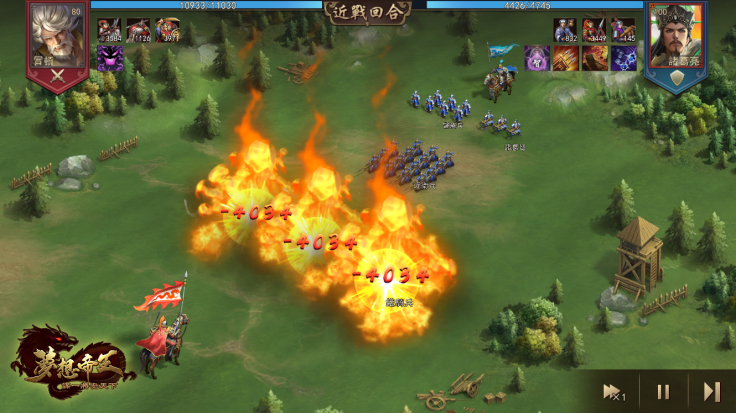Select the left troop icon showing 3984
Screen dimensions: 736x413
pos(110,30)
